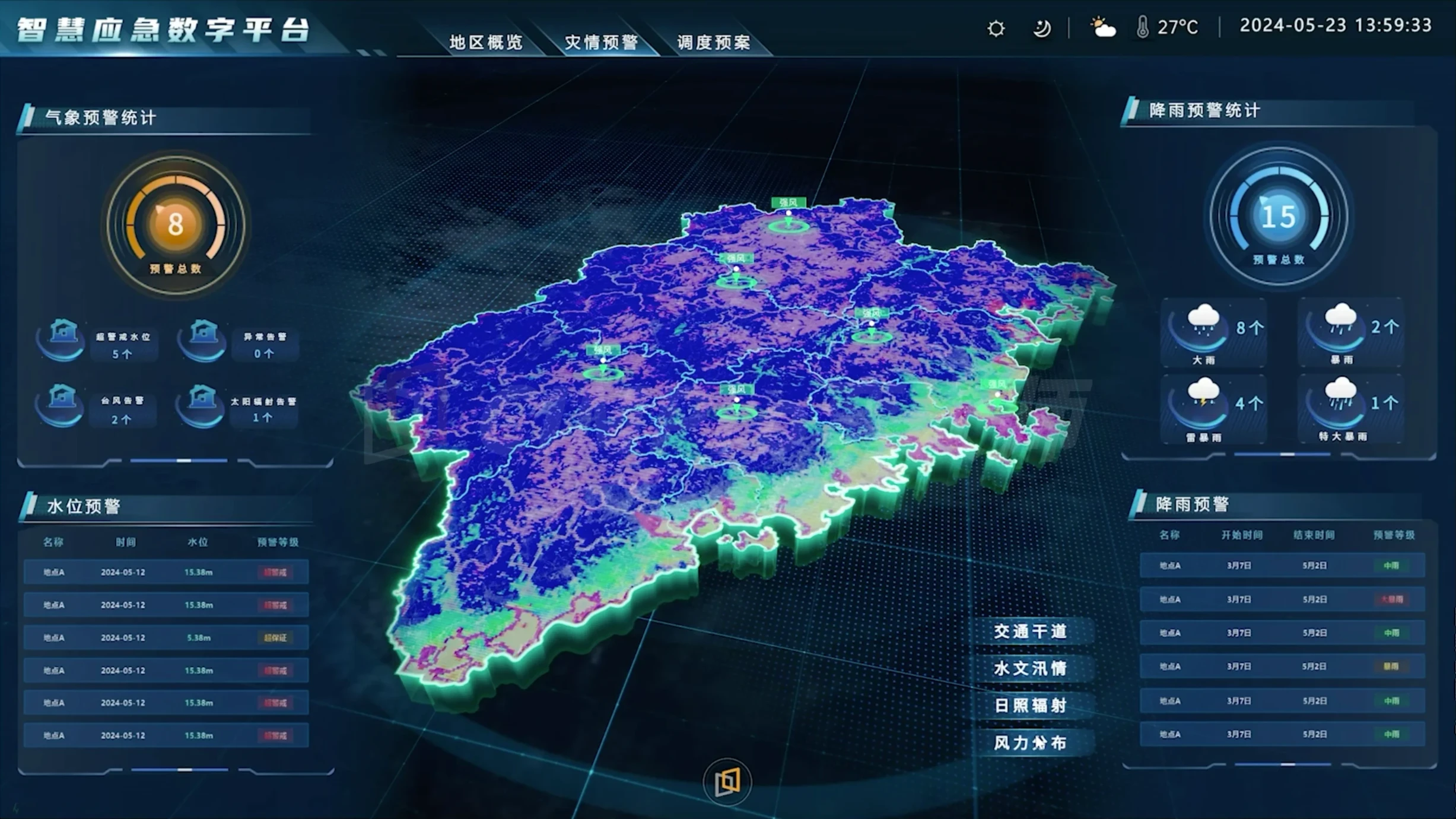This screenshot has height=819, width=1456.
Task: Click the platform logo icon at bottom center
Action: 726,782
